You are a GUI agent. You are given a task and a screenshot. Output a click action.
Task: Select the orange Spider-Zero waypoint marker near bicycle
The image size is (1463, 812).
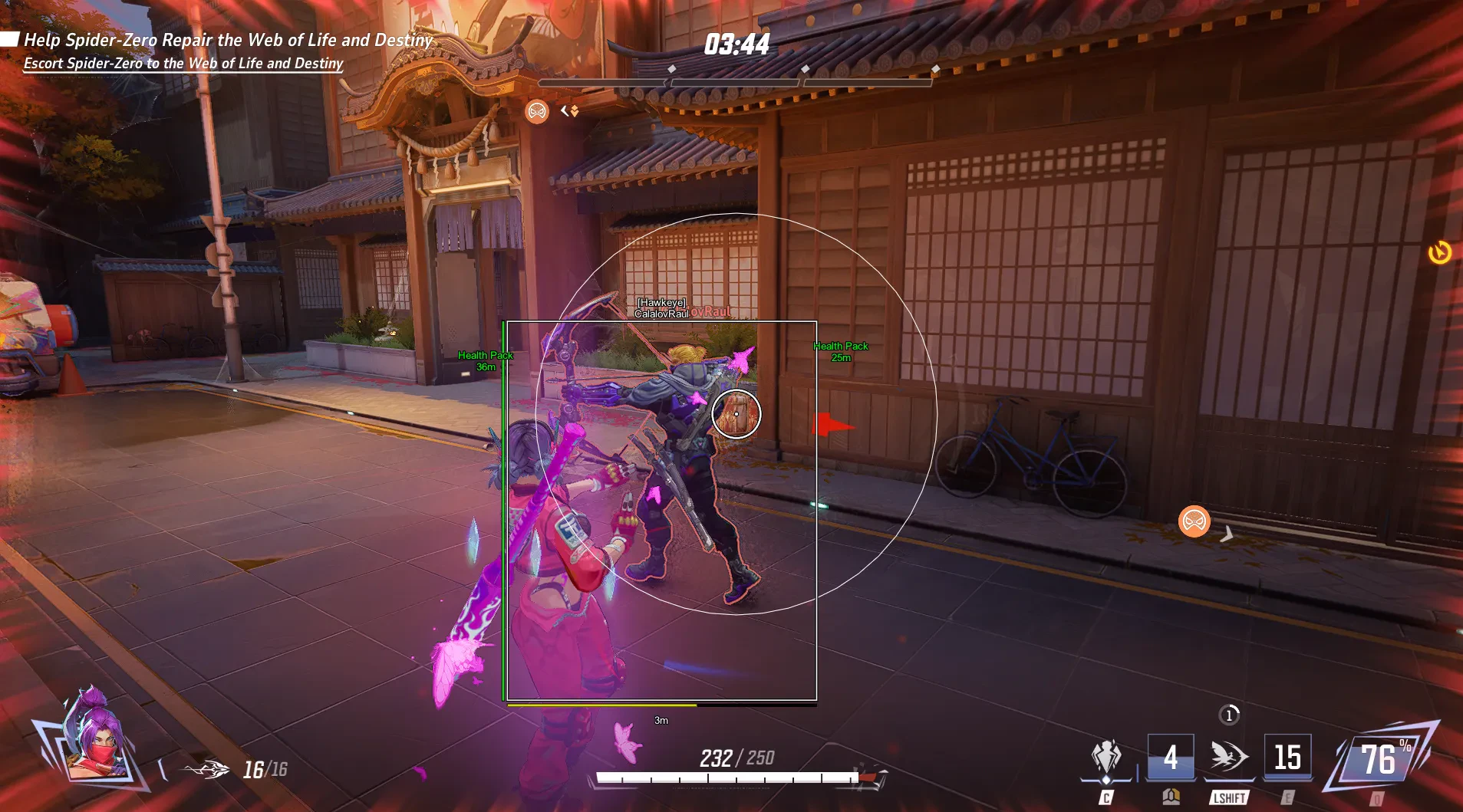[x=1194, y=521]
